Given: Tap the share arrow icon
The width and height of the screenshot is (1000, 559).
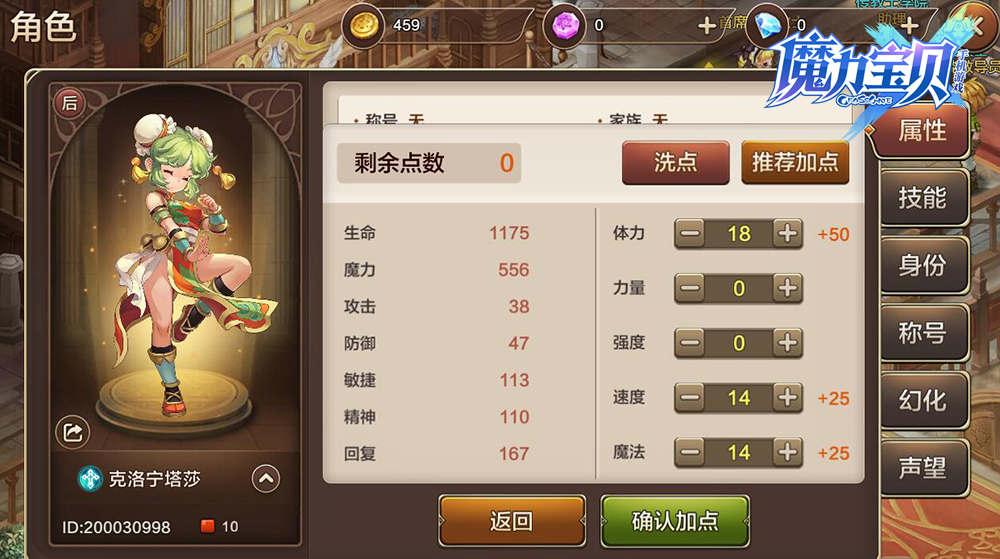Looking at the screenshot, I should tap(73, 432).
